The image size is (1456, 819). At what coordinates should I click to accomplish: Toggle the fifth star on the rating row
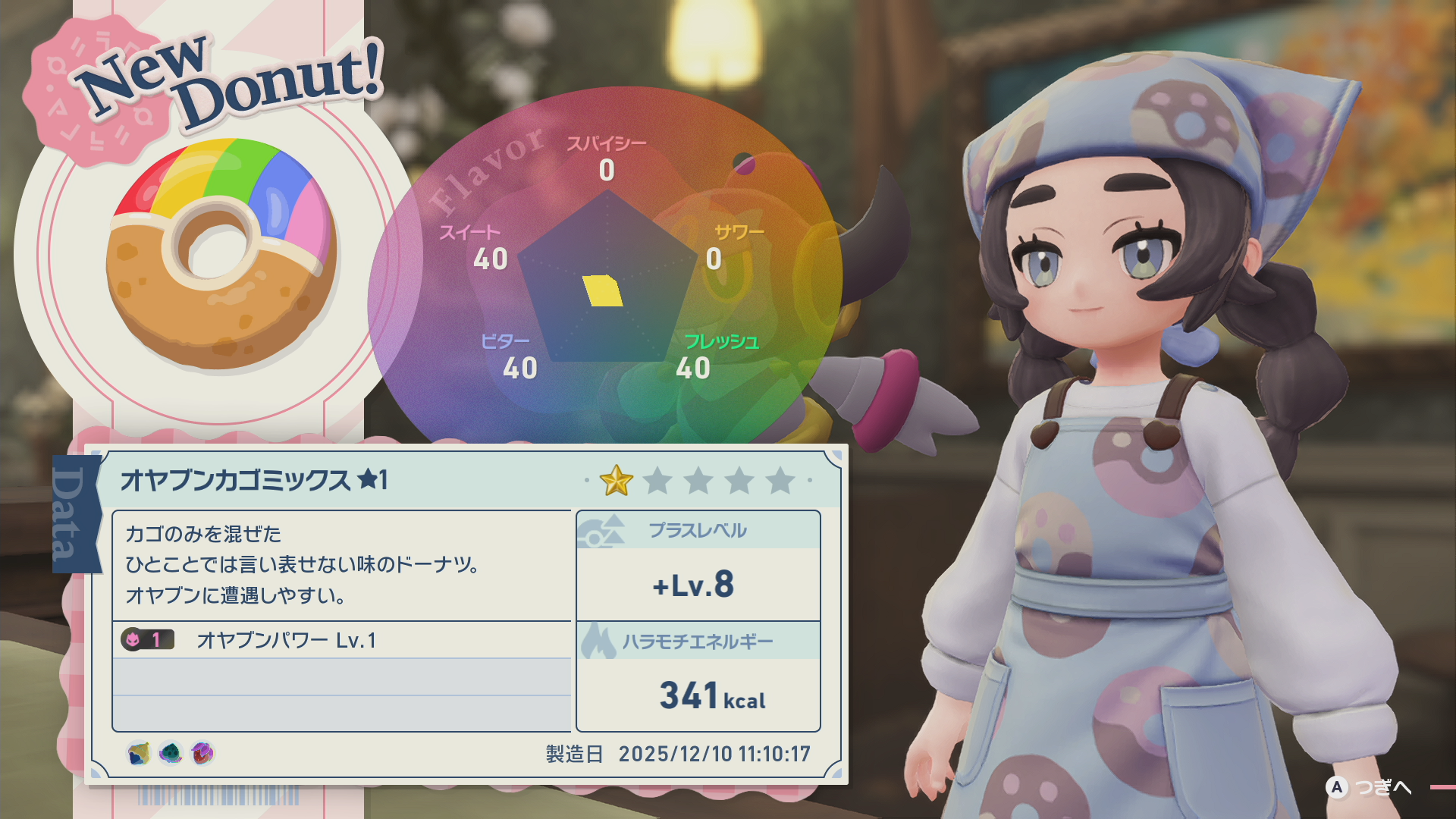pyautogui.click(x=778, y=480)
